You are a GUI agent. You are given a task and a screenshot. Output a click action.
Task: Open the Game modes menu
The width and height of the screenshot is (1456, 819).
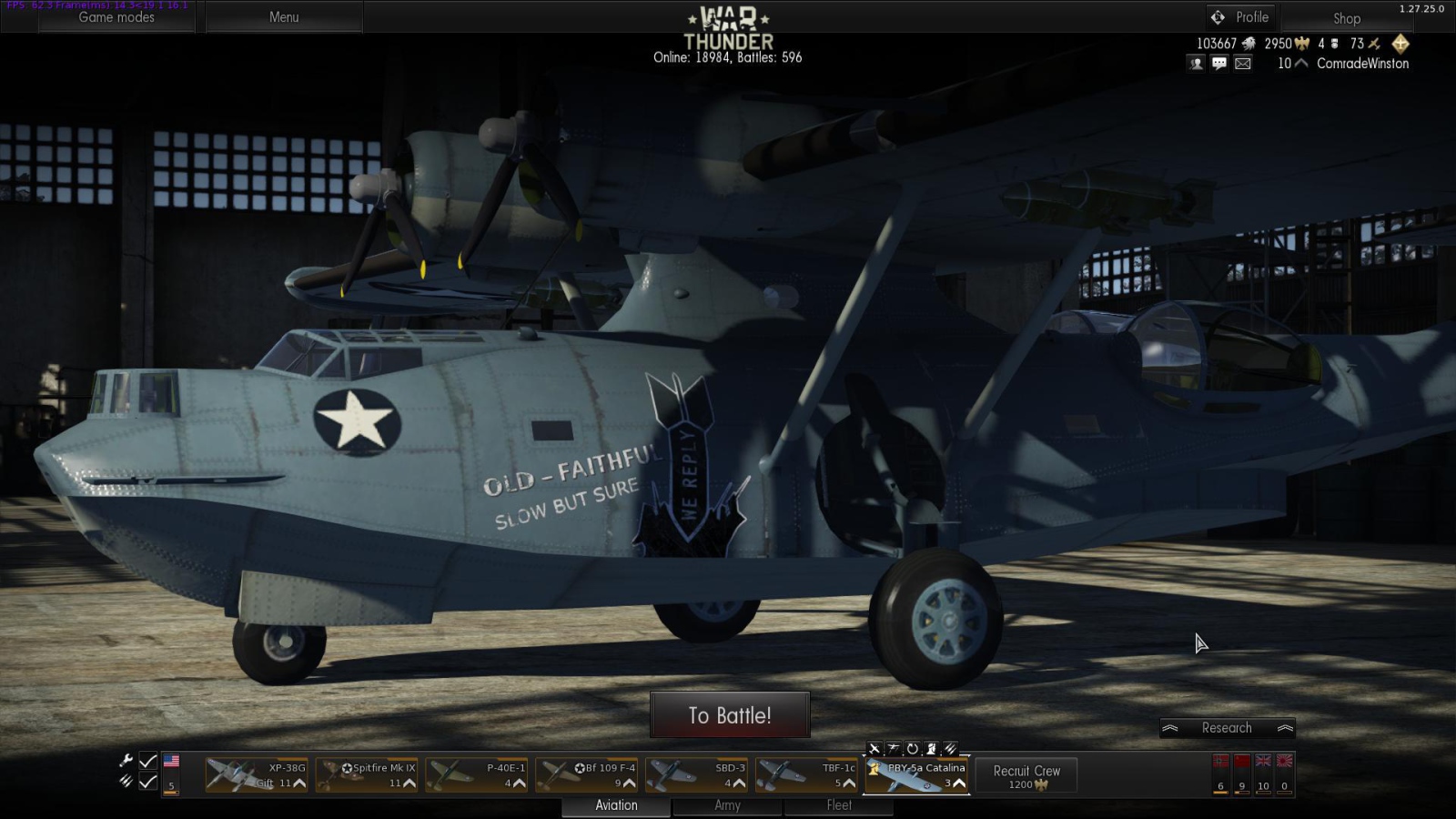tap(116, 17)
